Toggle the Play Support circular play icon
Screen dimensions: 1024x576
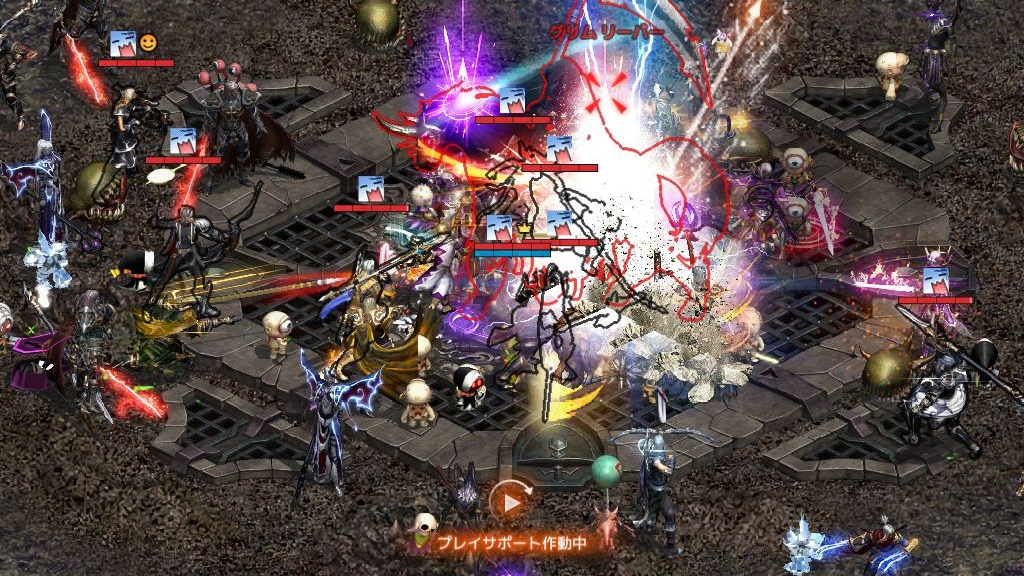[510, 502]
